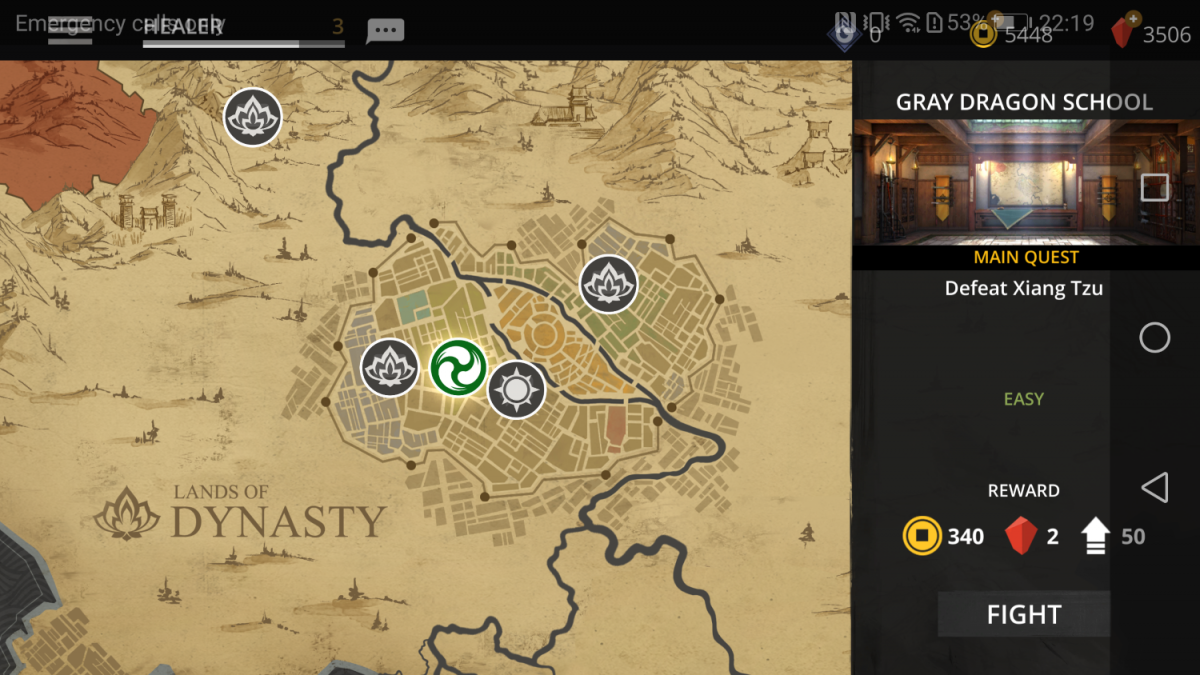Tap the Android back triangle
The width and height of the screenshot is (1200, 675).
(1155, 488)
